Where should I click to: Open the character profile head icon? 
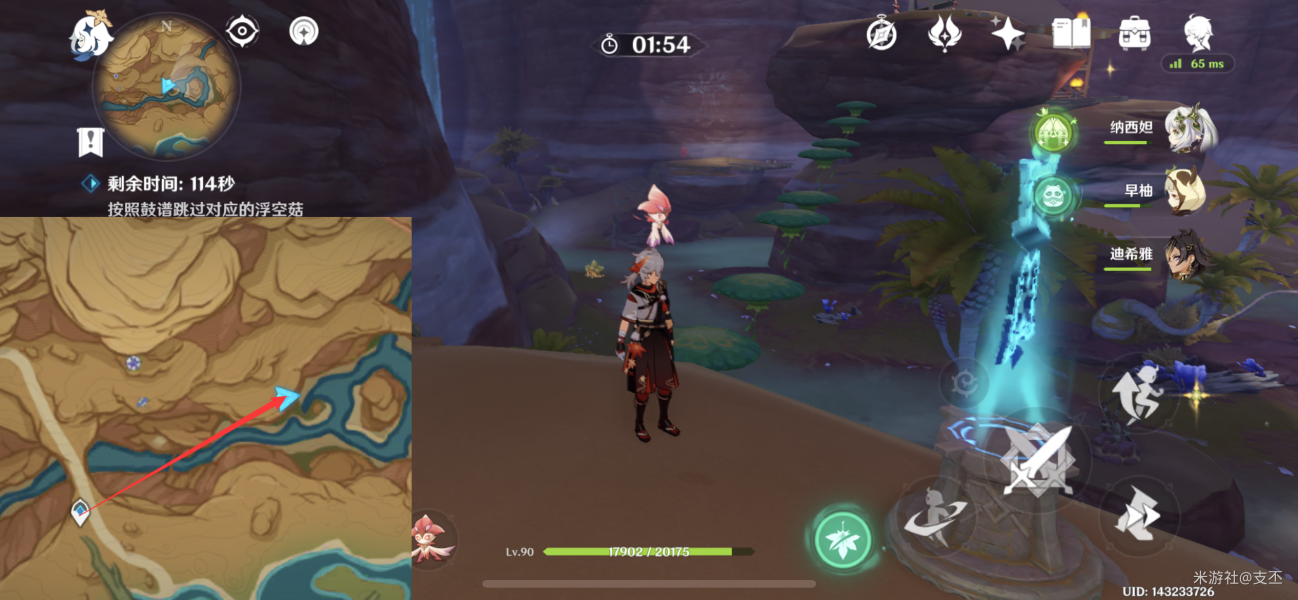(1197, 32)
